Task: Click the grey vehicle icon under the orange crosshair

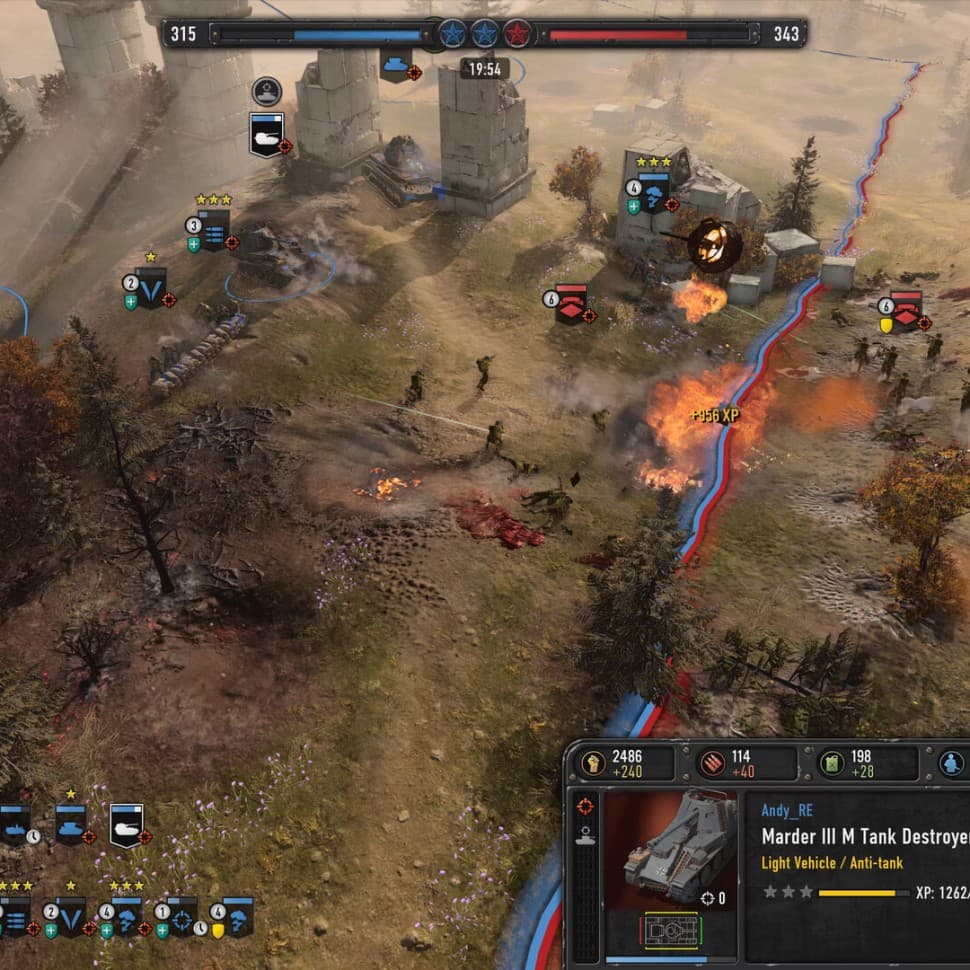Action: [x=585, y=838]
